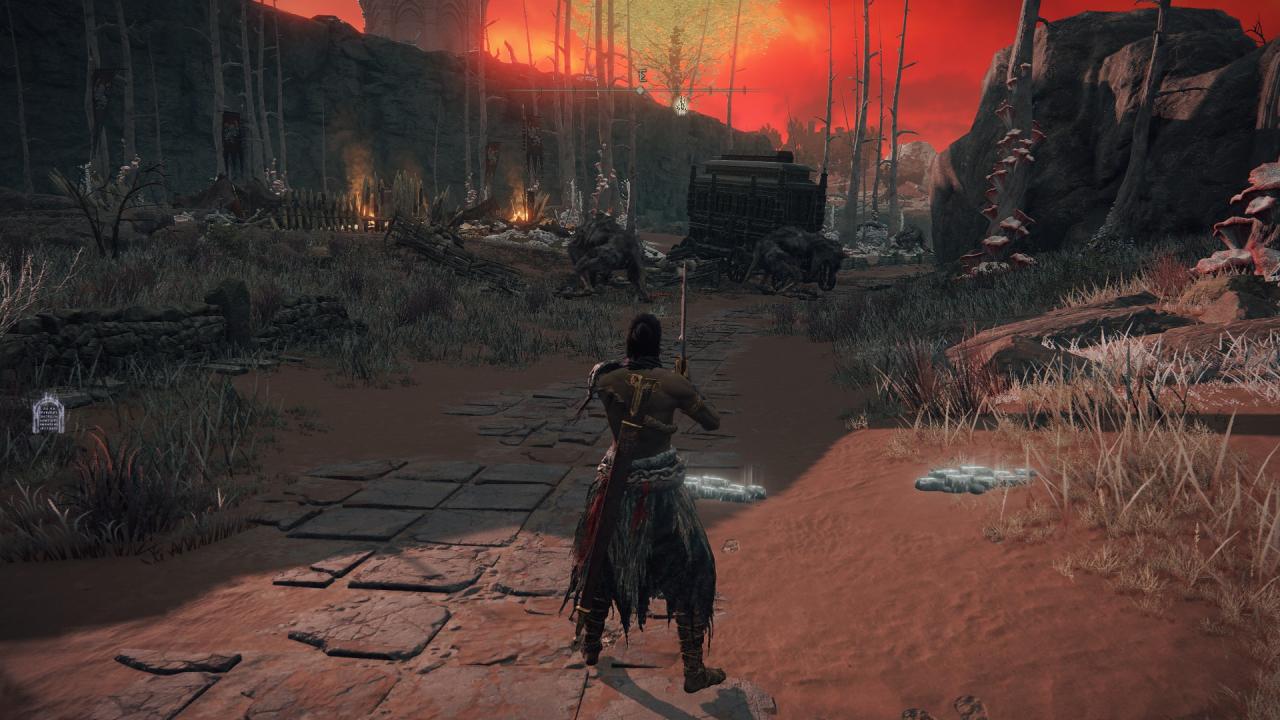Click the compass bar's East heading marker
Viewport: 1280px width, 720px height.
642,75
